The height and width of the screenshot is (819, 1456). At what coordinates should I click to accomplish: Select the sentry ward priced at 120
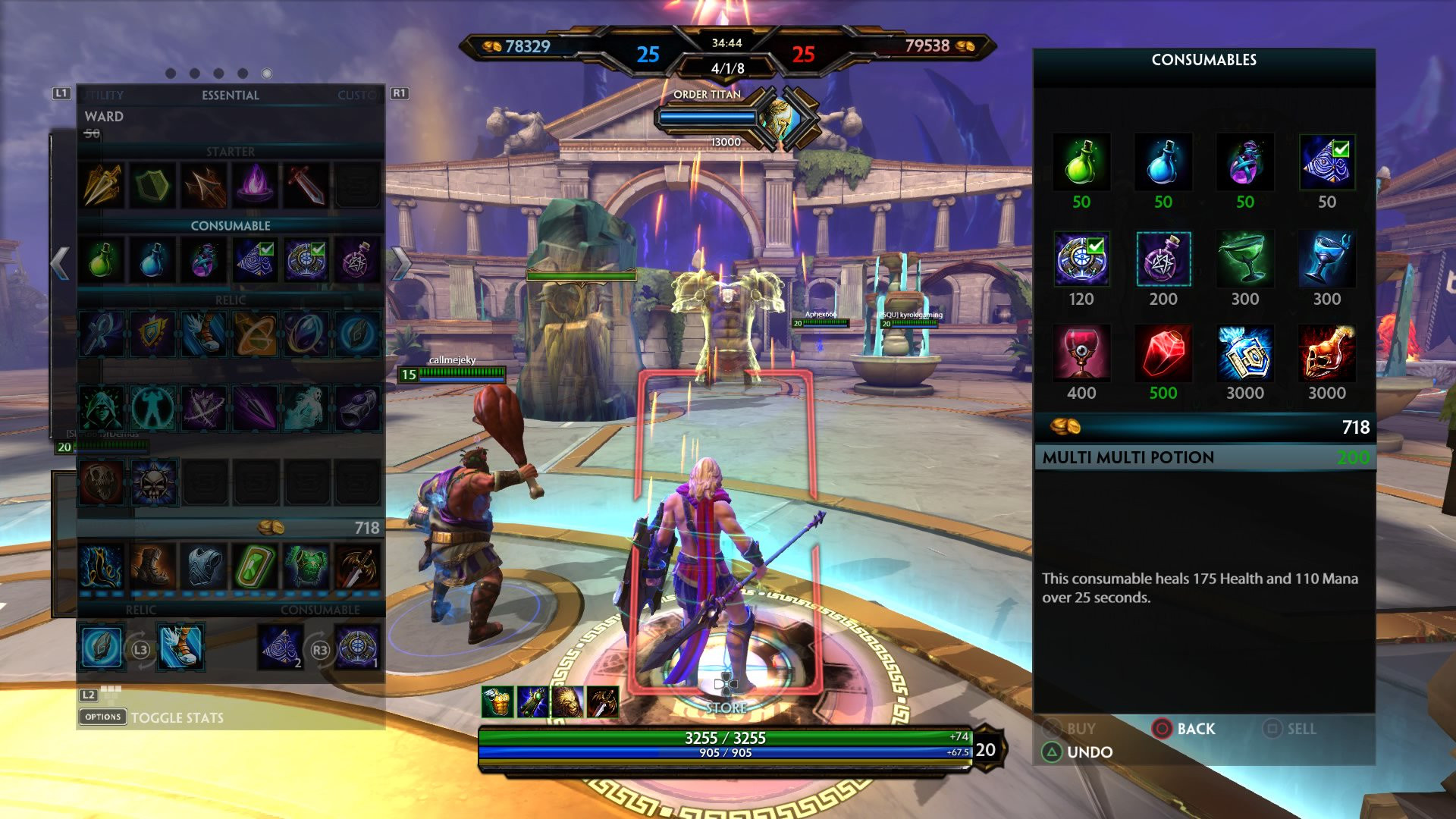(1081, 259)
